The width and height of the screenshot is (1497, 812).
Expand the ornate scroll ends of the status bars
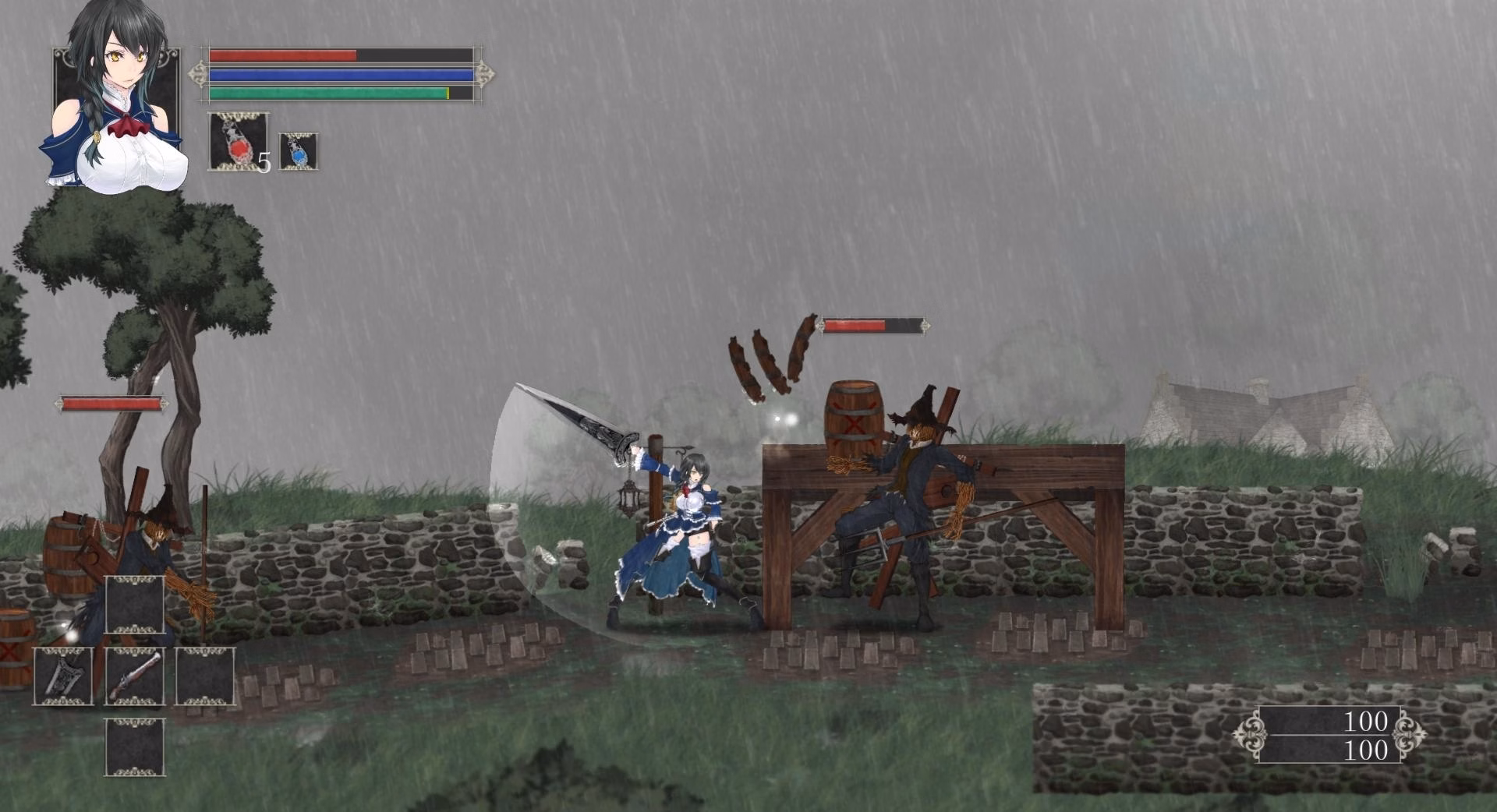click(x=485, y=74)
